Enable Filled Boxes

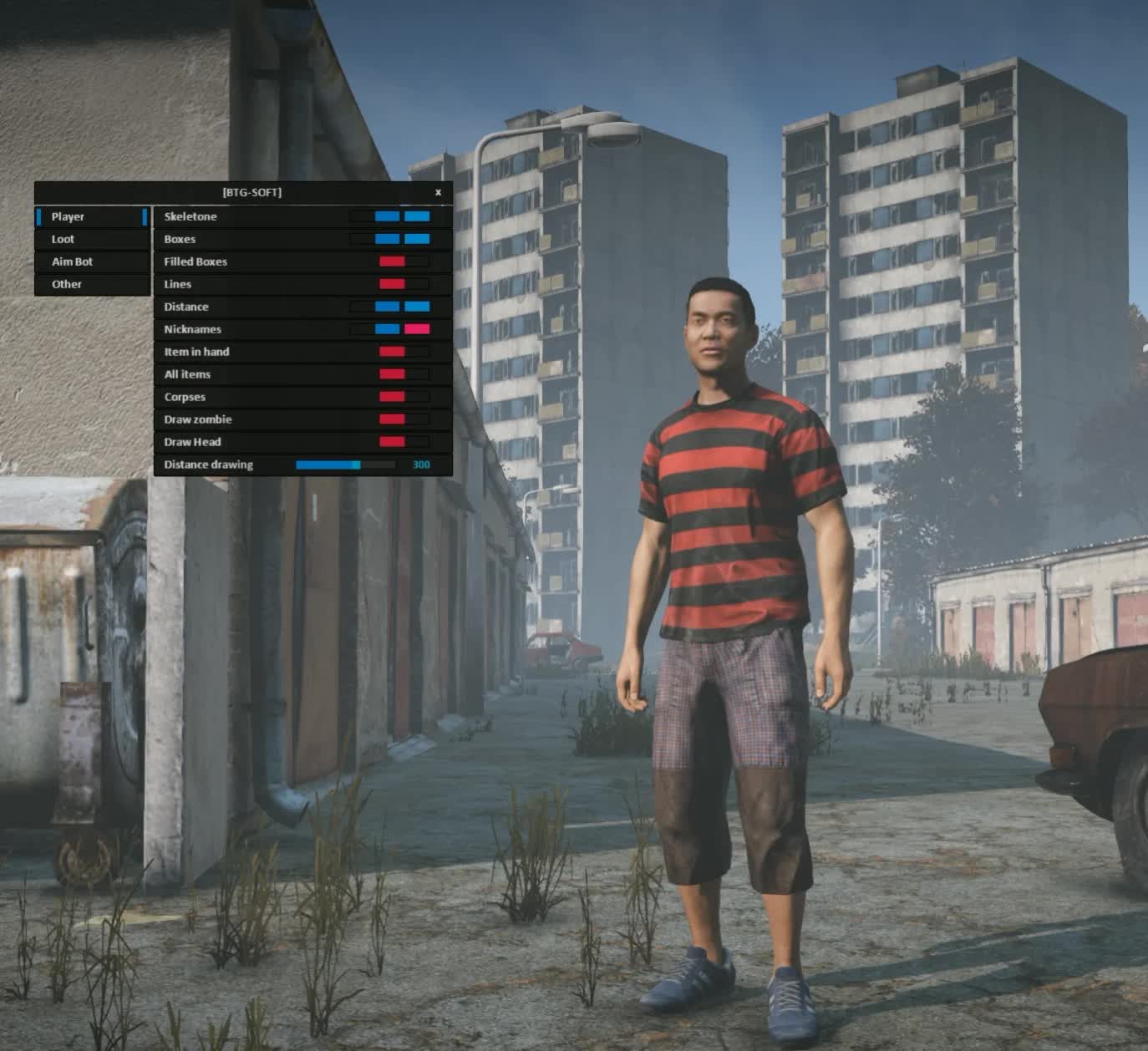pyautogui.click(x=404, y=261)
